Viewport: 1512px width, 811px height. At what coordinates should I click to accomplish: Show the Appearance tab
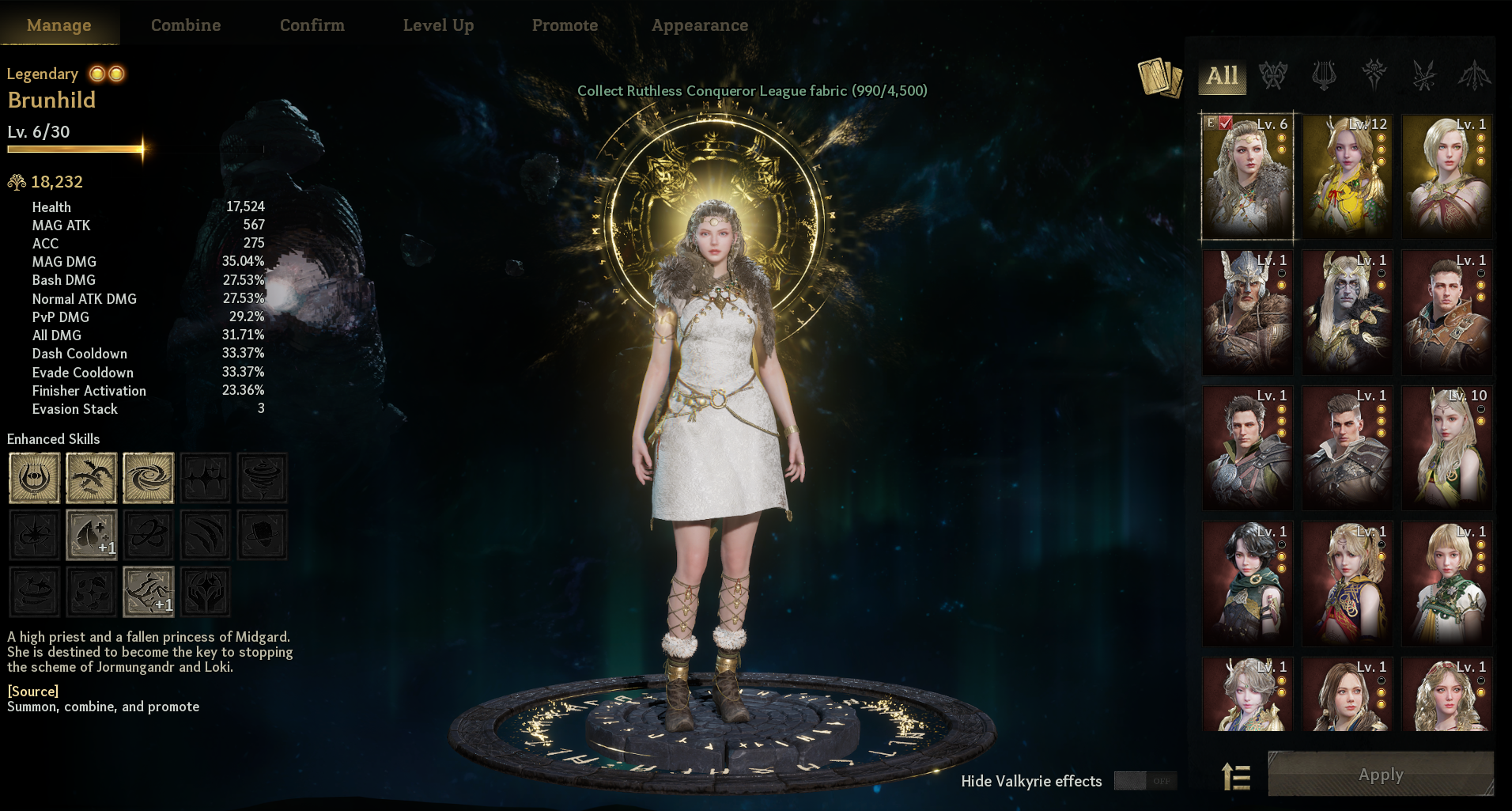(700, 25)
